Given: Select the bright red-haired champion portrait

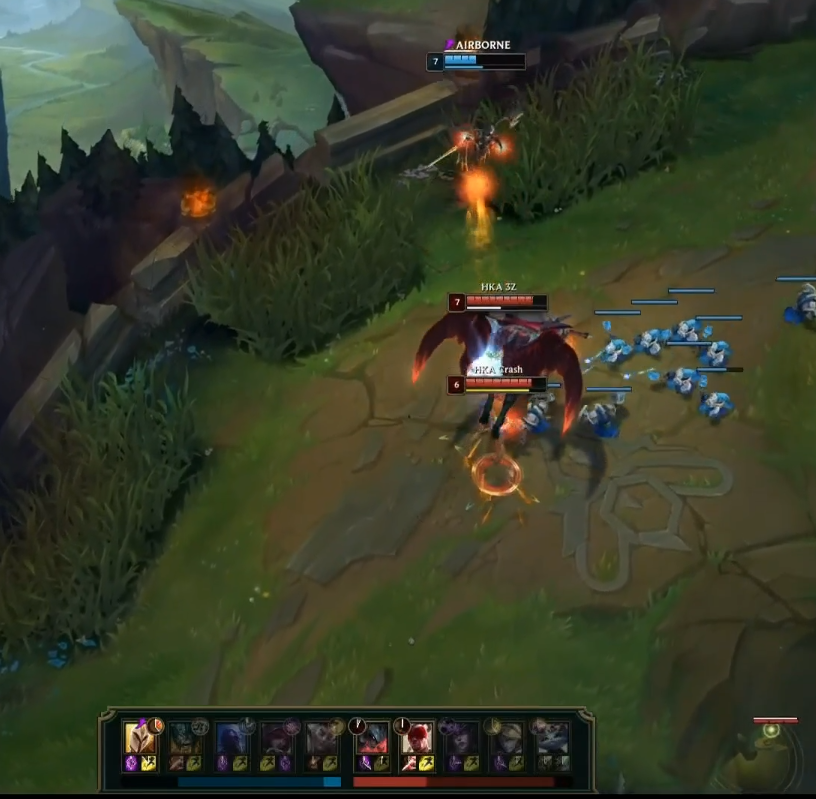Looking at the screenshot, I should click(x=416, y=739).
